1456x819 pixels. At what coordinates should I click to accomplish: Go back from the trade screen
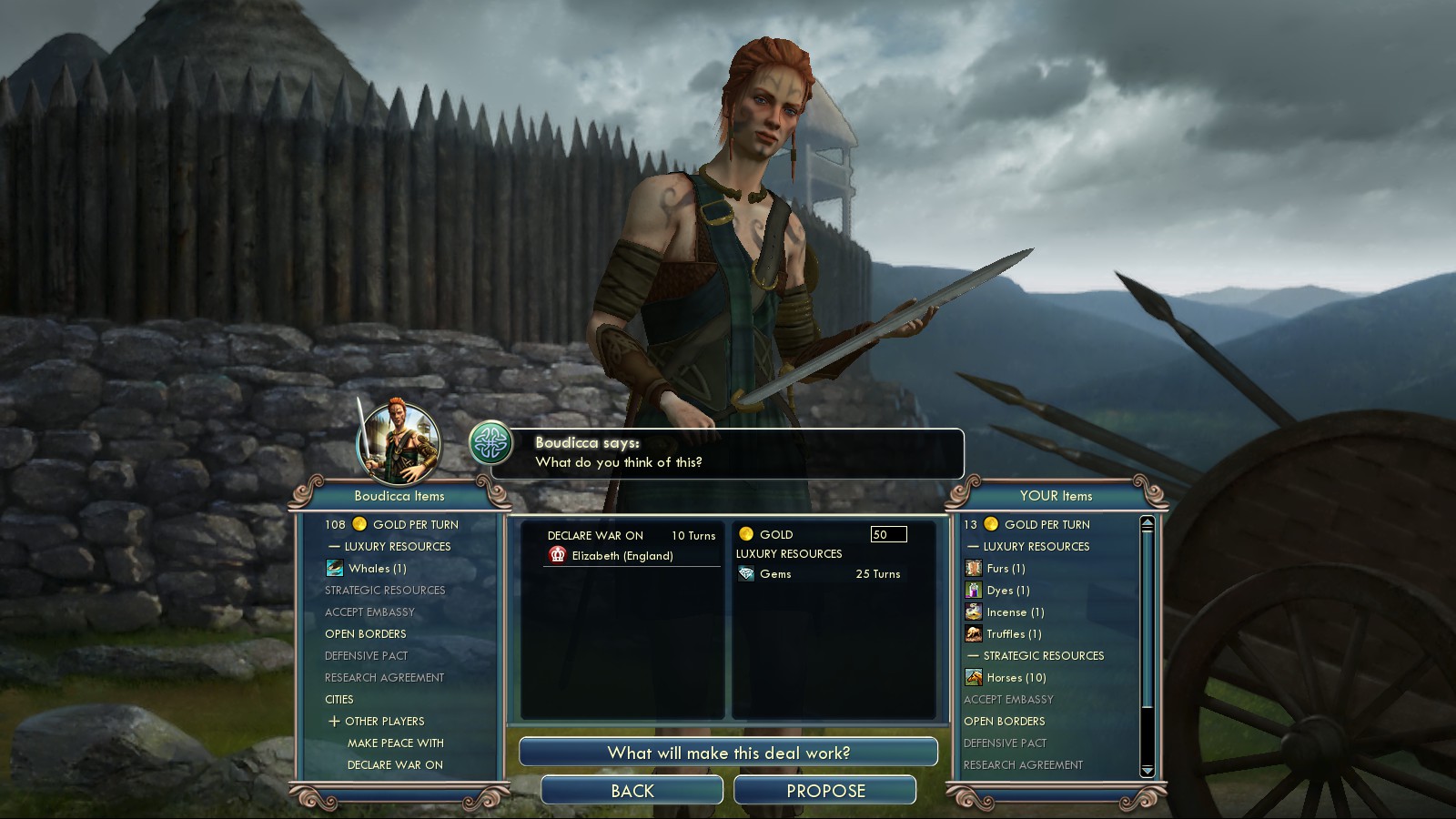[632, 790]
